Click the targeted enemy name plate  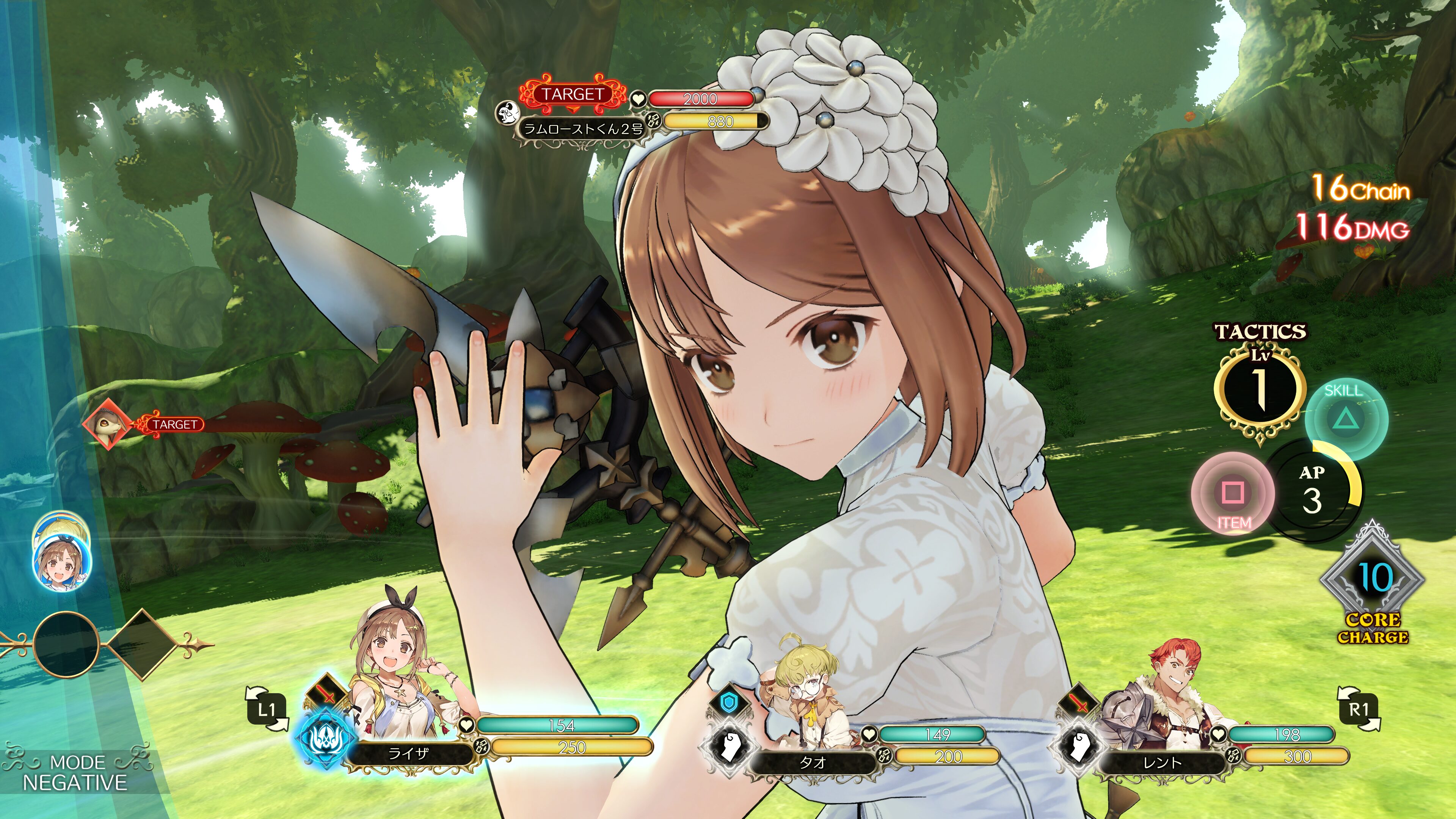(x=582, y=129)
